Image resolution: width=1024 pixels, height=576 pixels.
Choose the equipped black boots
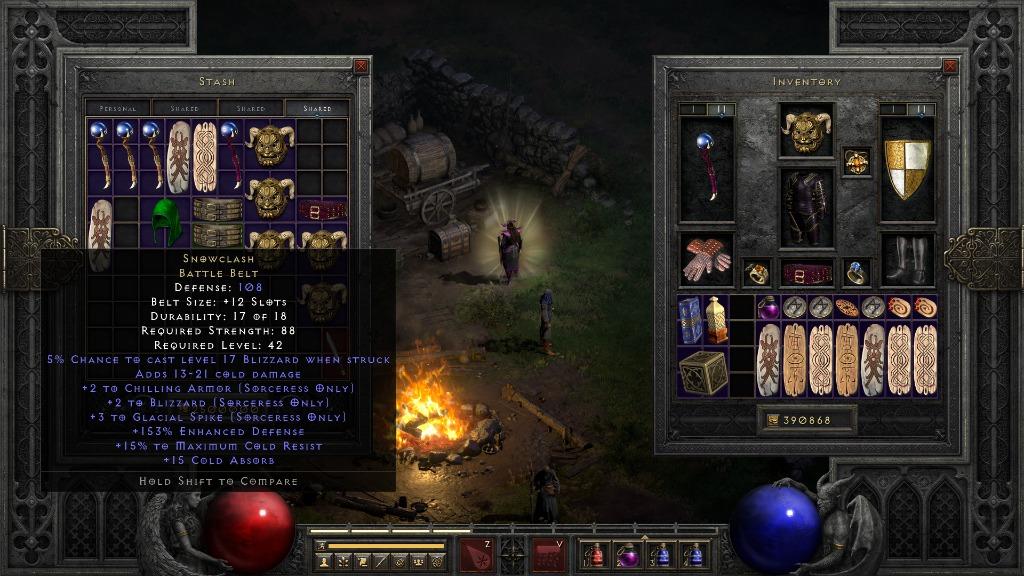point(907,259)
